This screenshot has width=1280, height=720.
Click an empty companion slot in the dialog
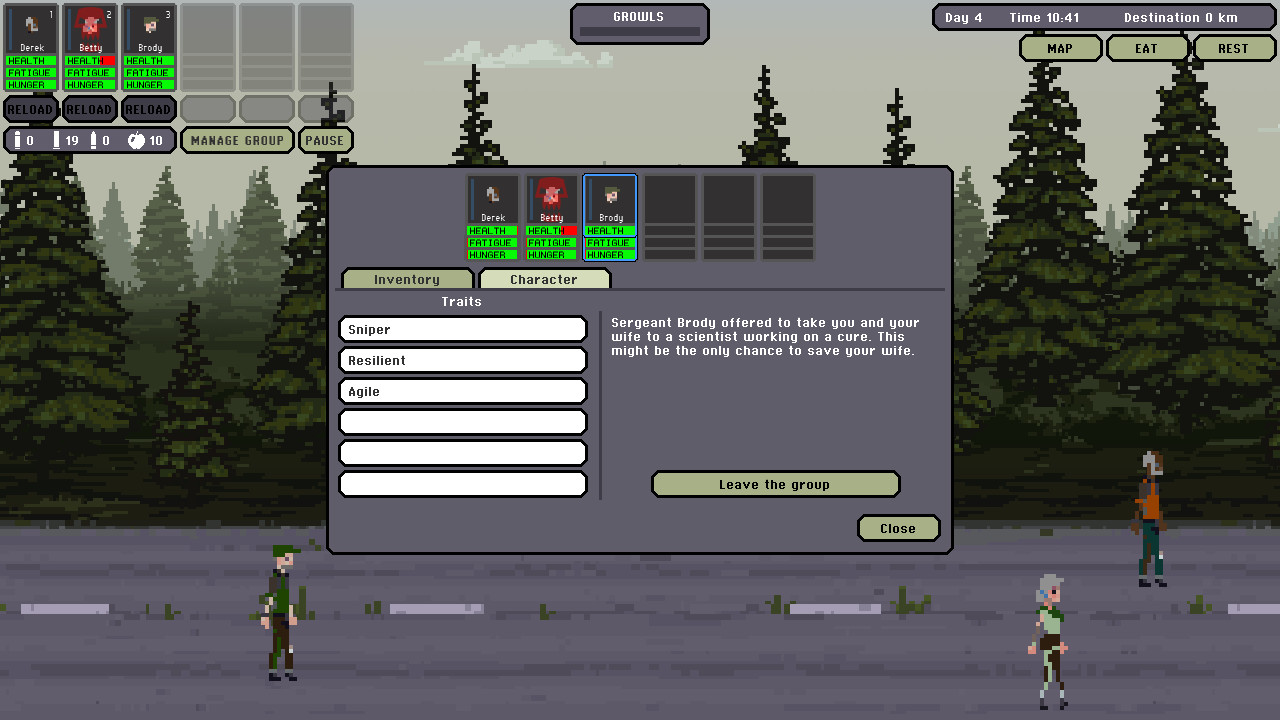point(670,198)
